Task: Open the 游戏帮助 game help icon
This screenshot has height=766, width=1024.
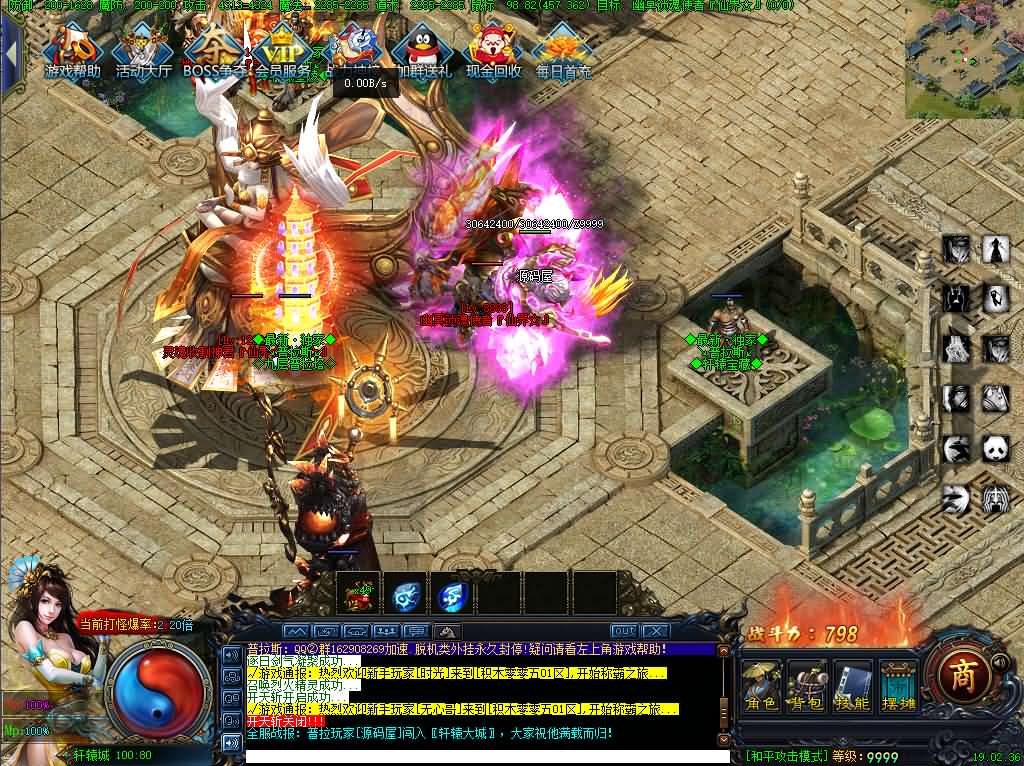Action: tap(73, 50)
